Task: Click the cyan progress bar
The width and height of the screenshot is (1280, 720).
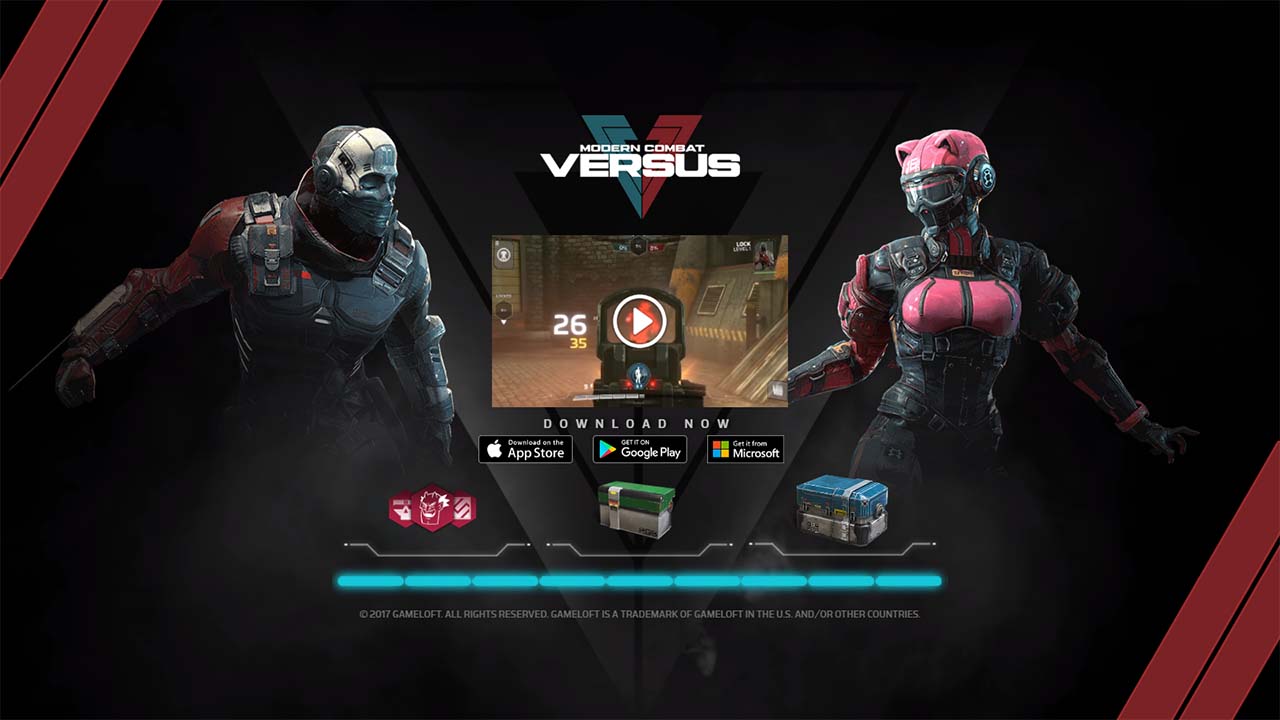Action: click(640, 578)
